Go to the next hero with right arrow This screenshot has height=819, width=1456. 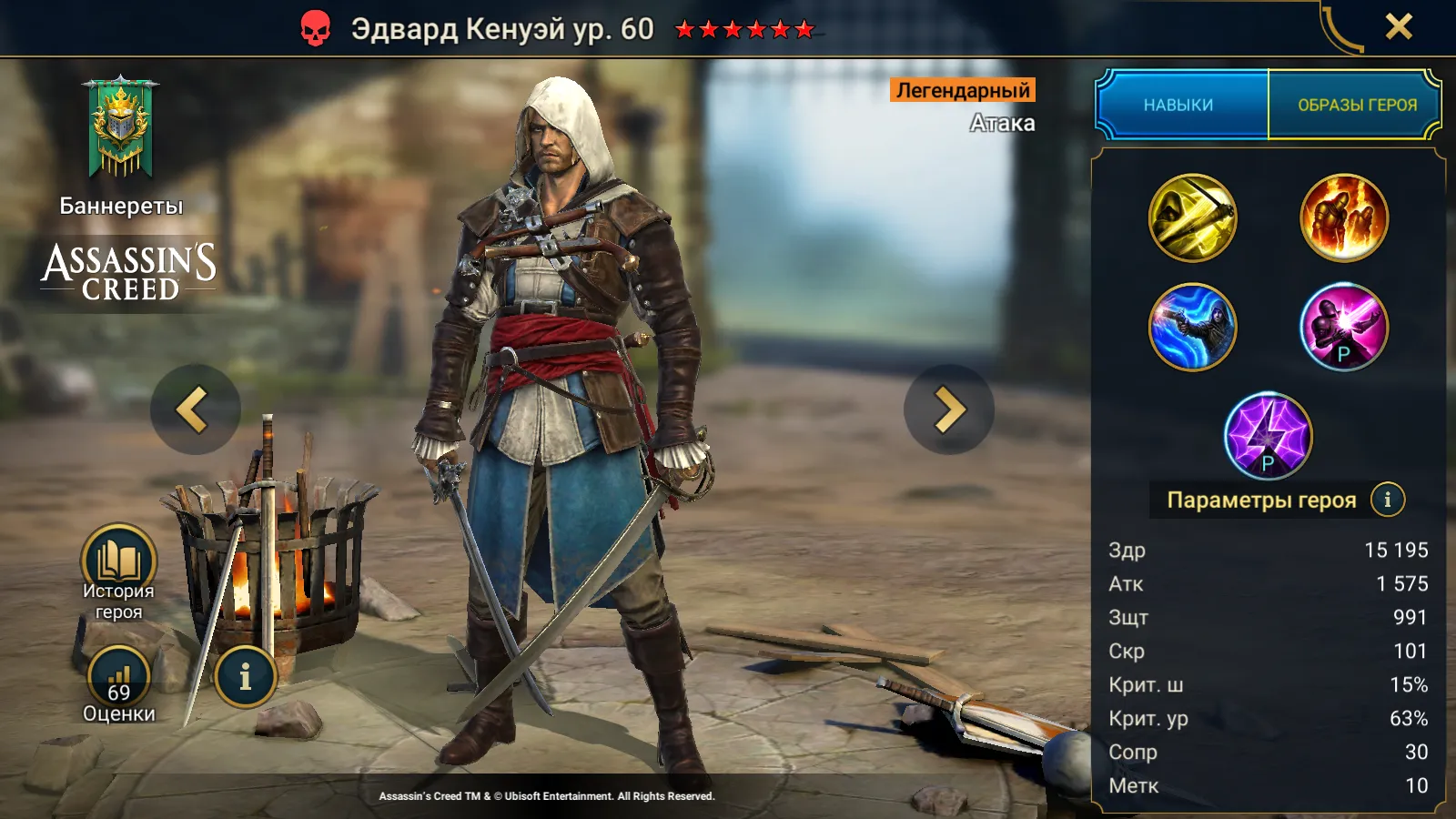pyautogui.click(x=948, y=409)
